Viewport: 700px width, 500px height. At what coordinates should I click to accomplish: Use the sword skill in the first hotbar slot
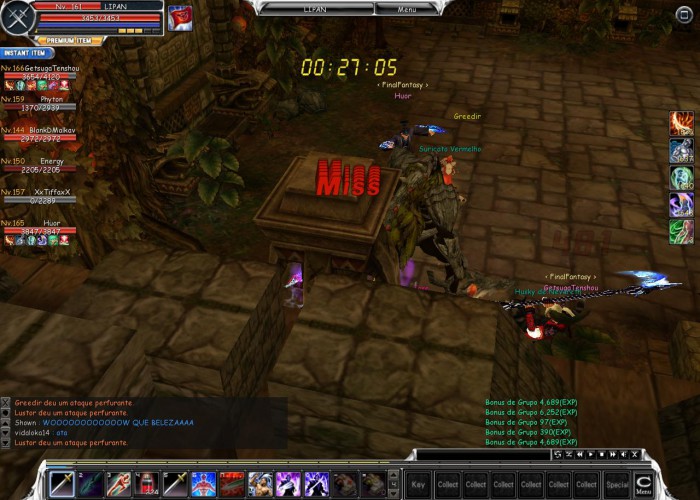pyautogui.click(x=62, y=484)
